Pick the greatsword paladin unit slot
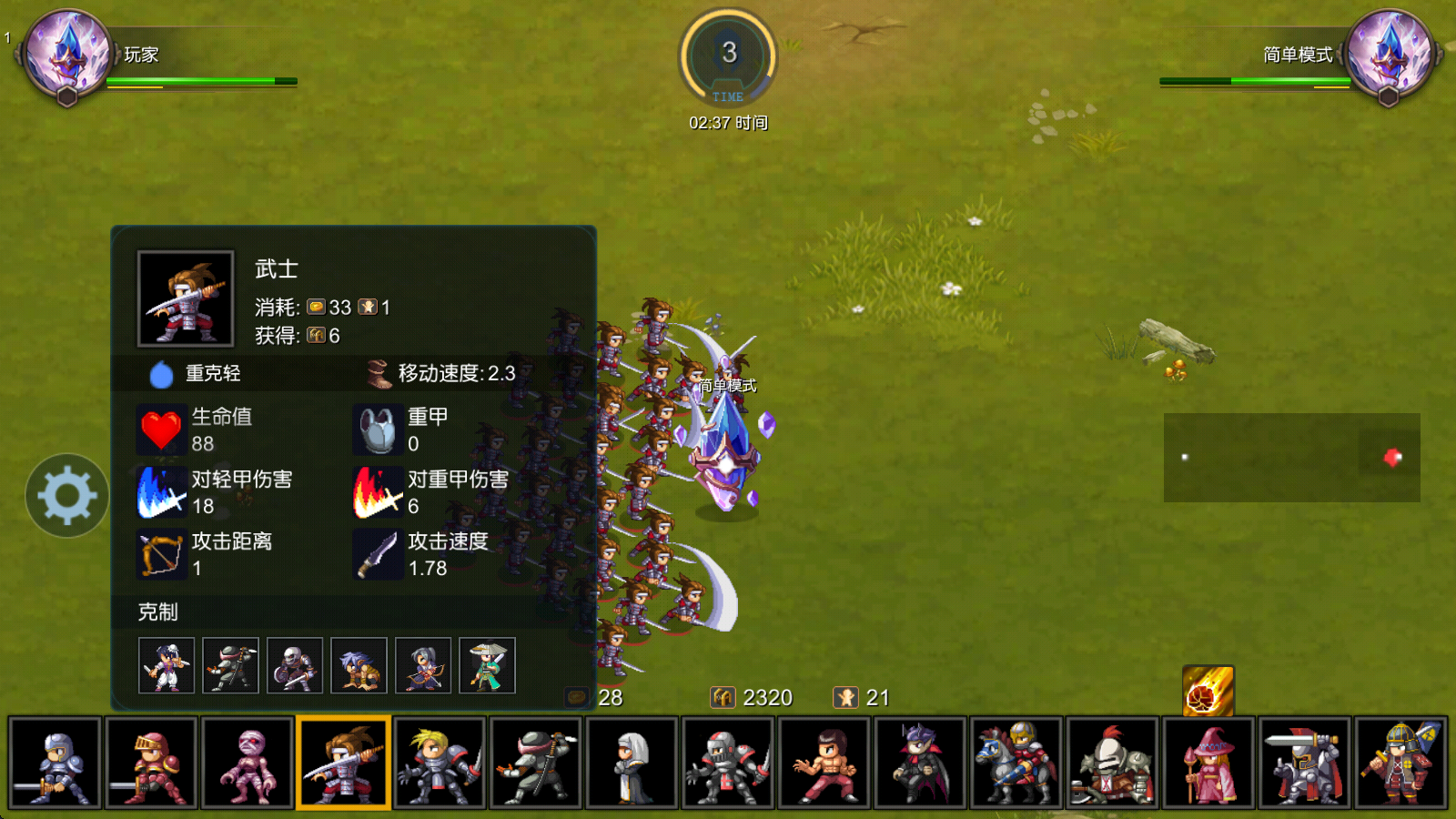The width and height of the screenshot is (1456, 819). pos(1306,763)
